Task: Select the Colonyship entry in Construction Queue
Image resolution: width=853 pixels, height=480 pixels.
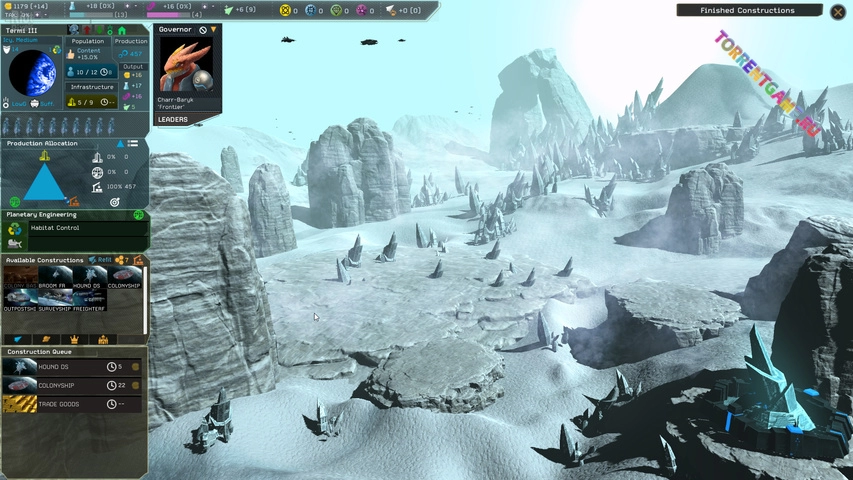Action: click(70, 385)
